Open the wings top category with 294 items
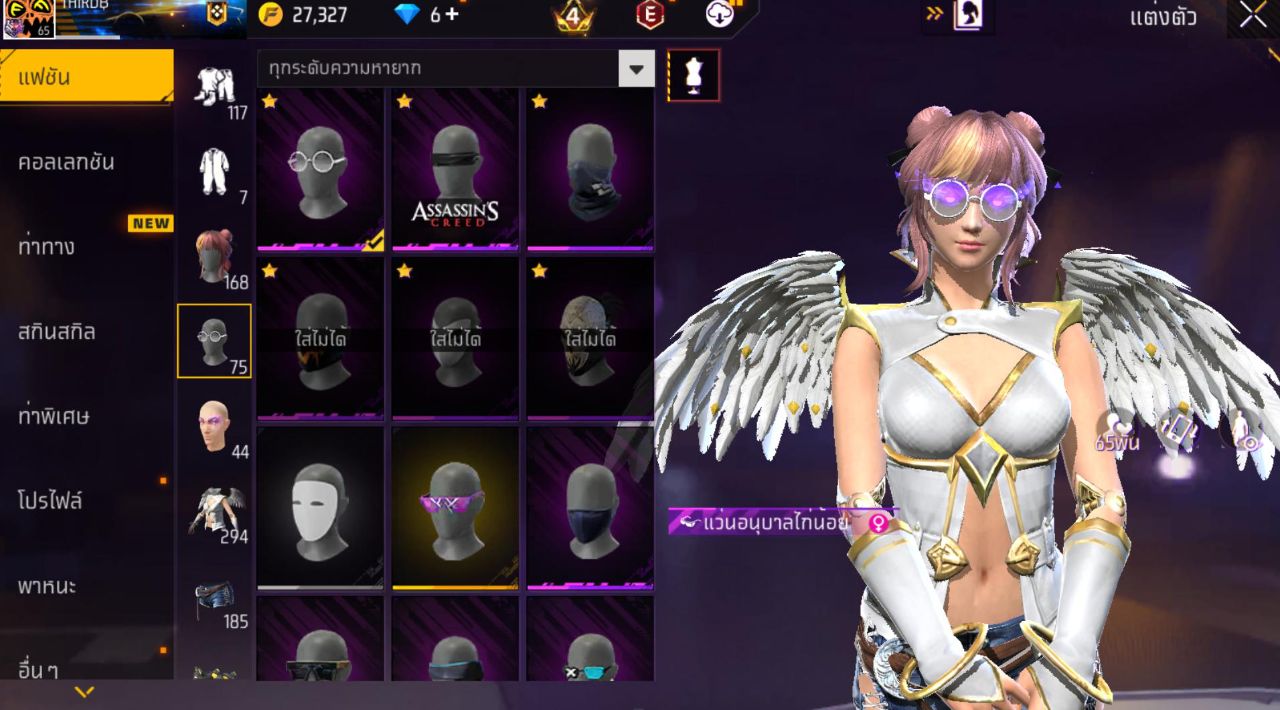1280x710 pixels. pyautogui.click(x=214, y=512)
